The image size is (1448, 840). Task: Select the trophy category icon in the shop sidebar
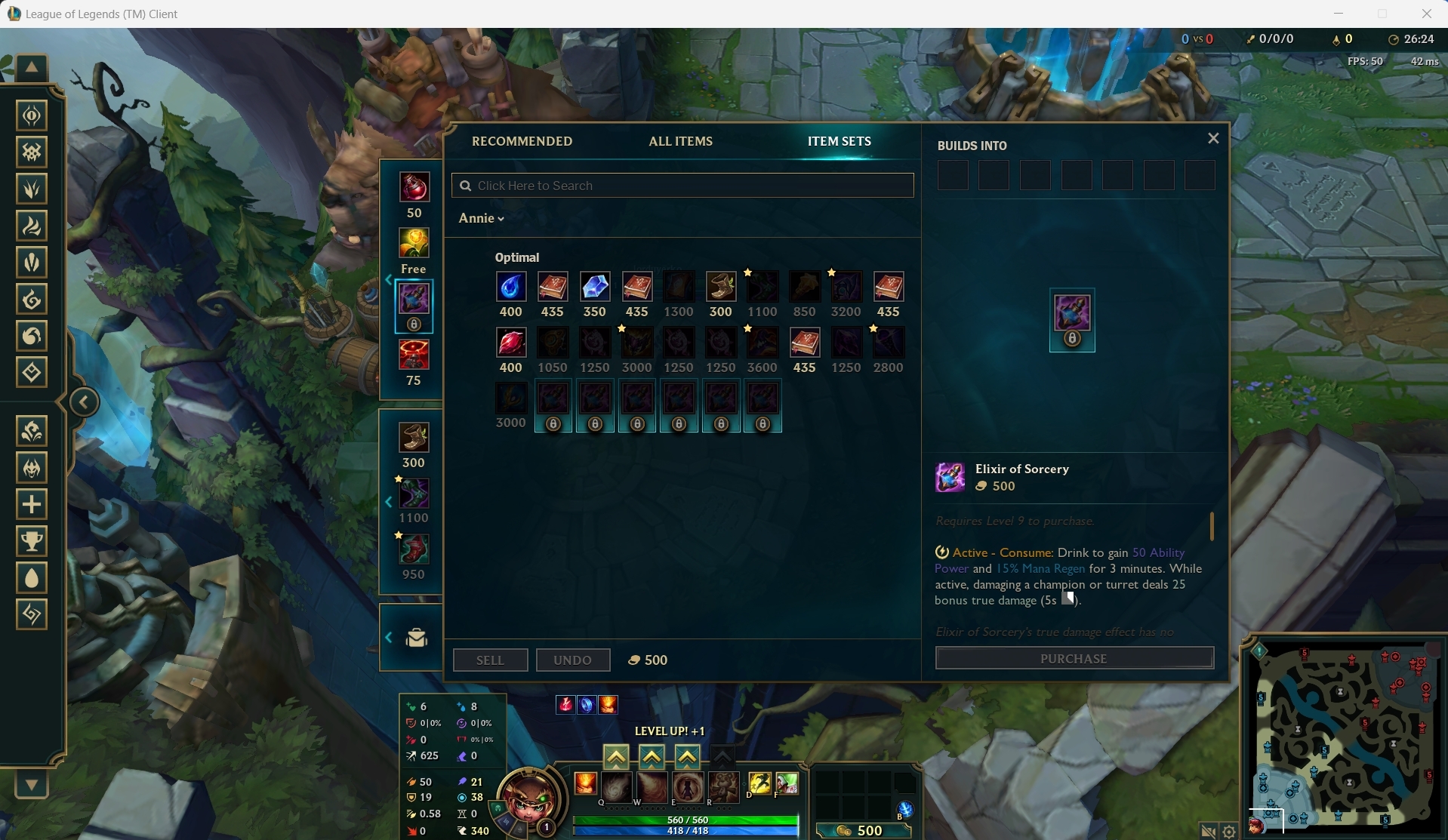[32, 540]
